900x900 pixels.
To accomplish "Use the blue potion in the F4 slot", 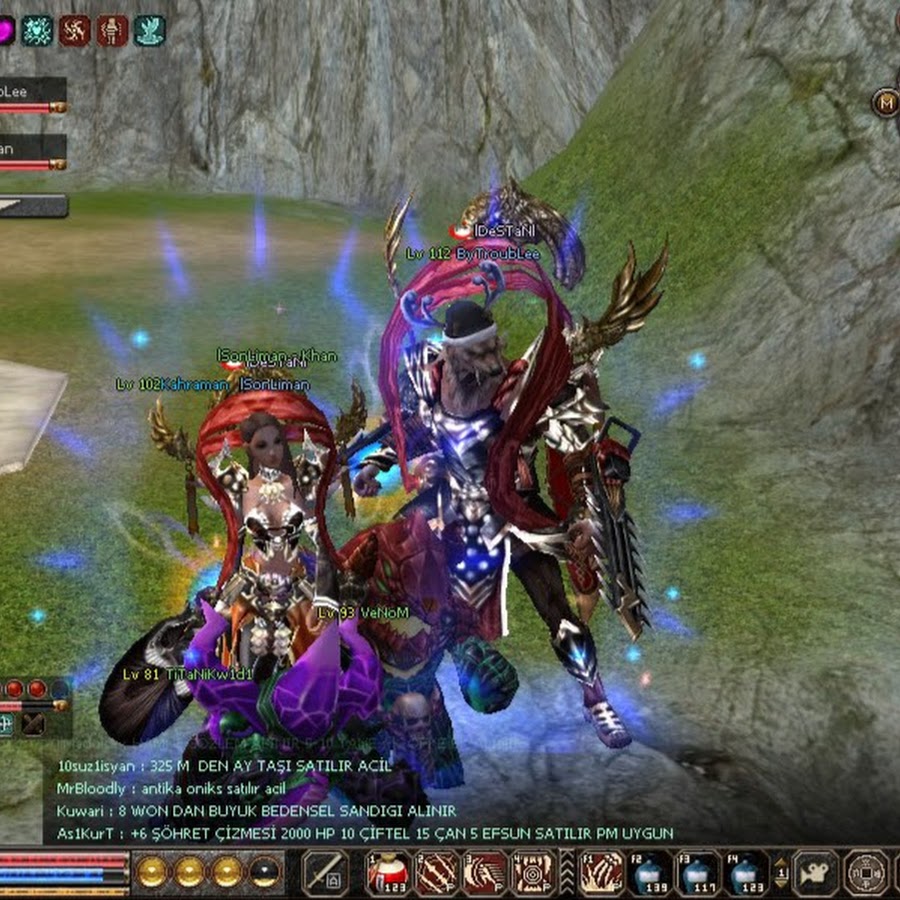I will (x=747, y=872).
